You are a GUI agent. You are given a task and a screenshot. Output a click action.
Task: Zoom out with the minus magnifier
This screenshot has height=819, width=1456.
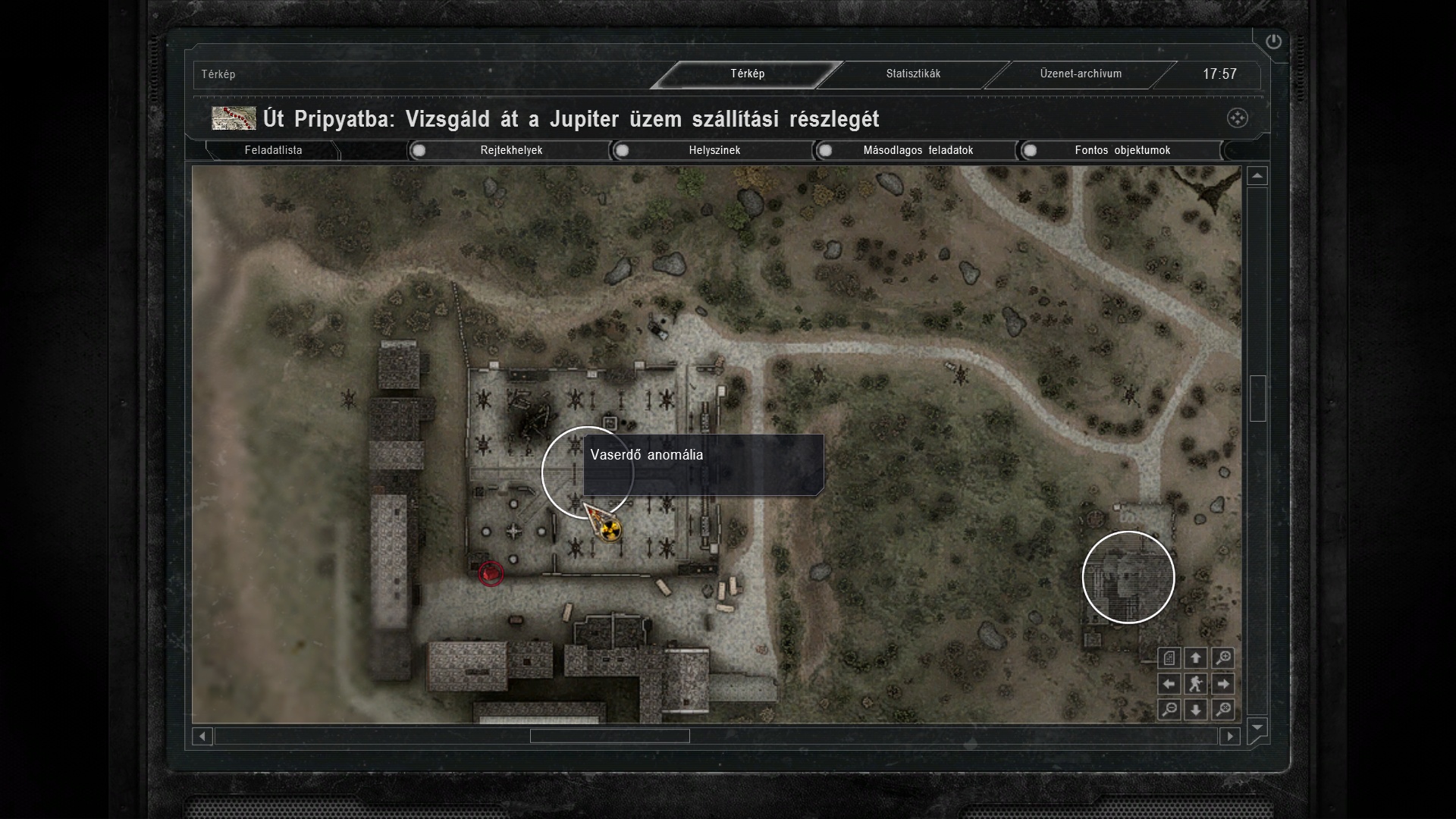(1169, 710)
